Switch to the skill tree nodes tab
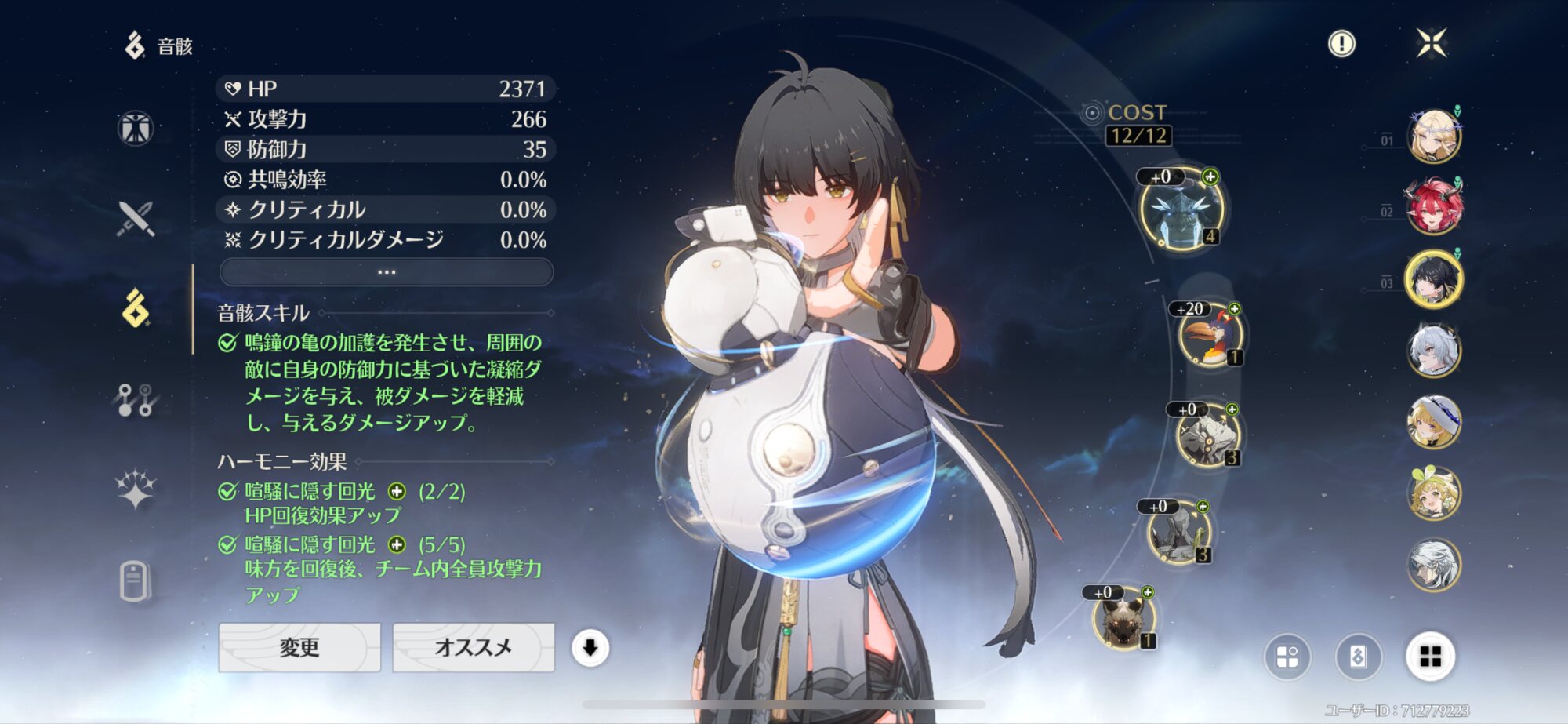 pos(136,399)
